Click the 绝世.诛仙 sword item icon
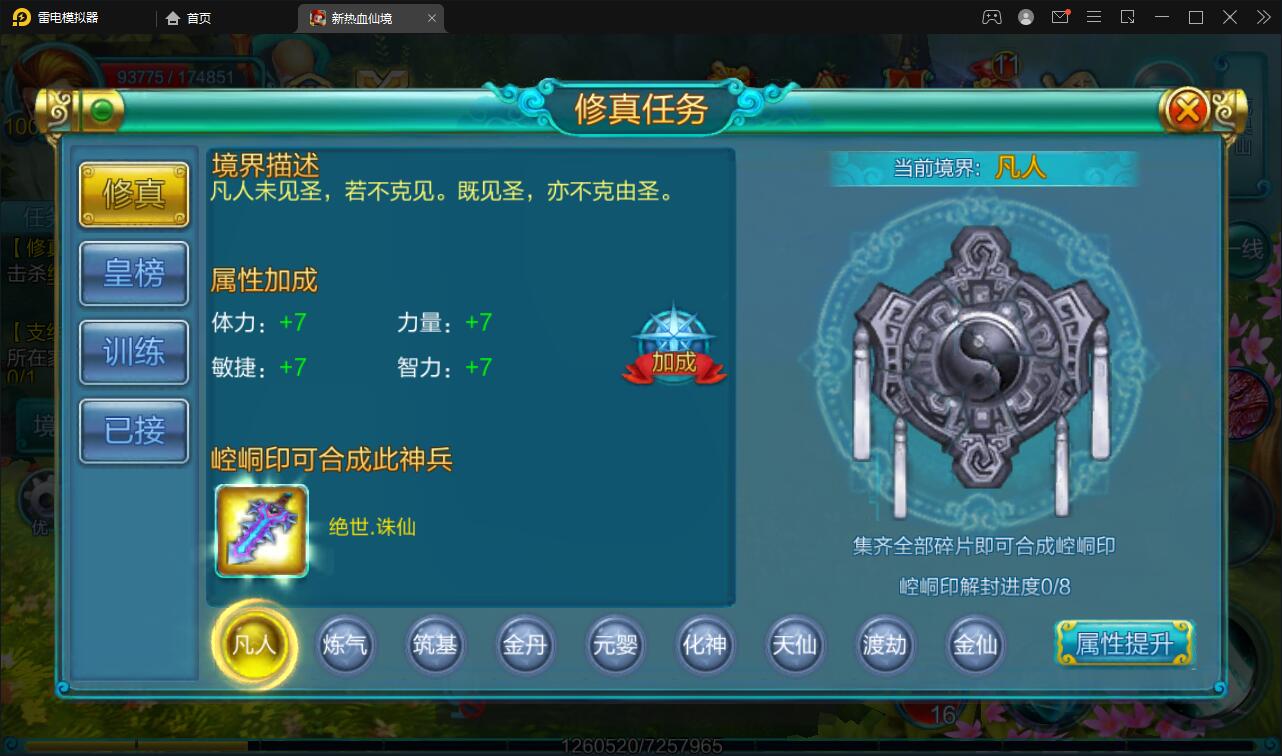Viewport: 1282px width, 756px height. [260, 530]
